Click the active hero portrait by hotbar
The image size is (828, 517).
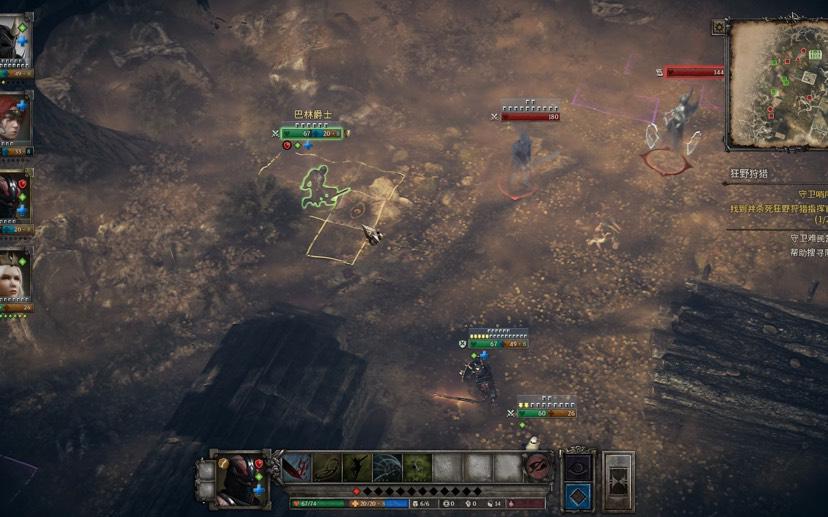coord(240,476)
